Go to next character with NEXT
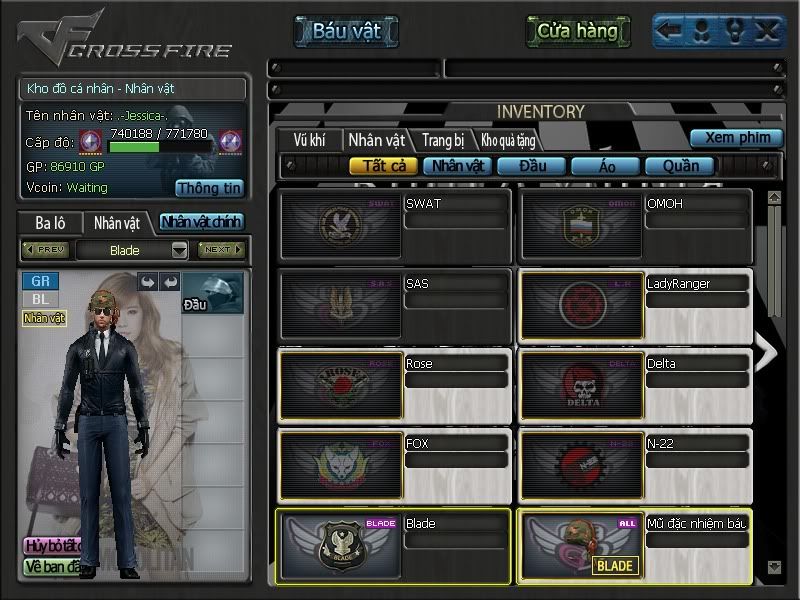Screen dimensions: 800x600 click(x=220, y=249)
